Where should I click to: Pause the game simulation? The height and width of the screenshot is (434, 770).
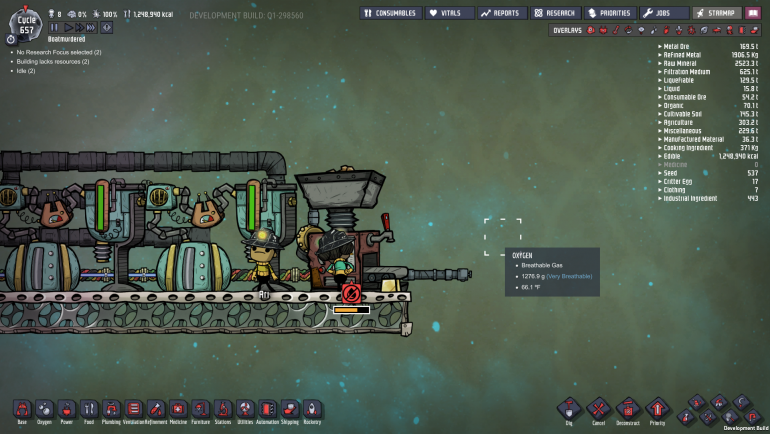[54, 27]
